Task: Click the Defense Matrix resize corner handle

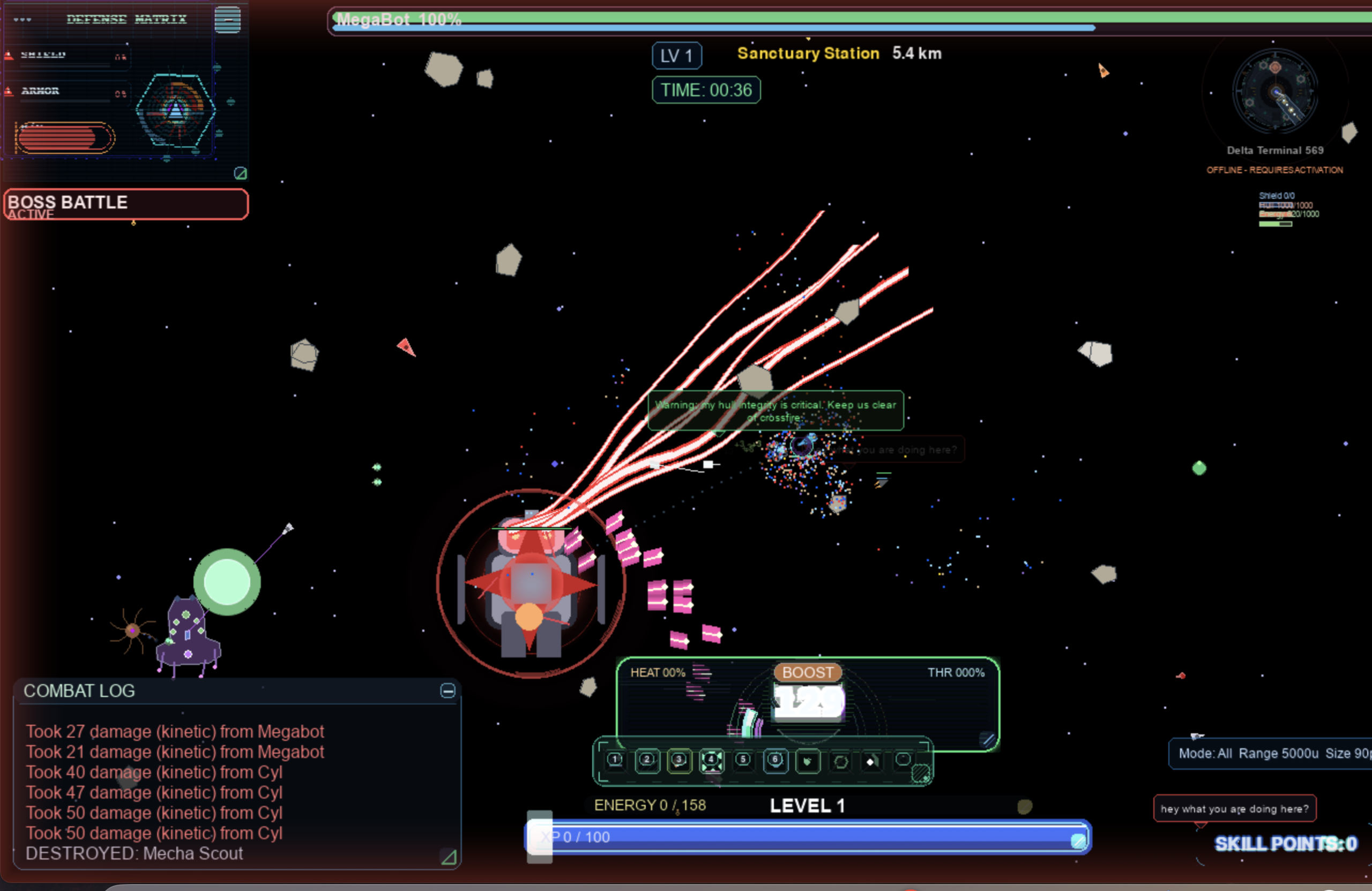Action: point(241,173)
